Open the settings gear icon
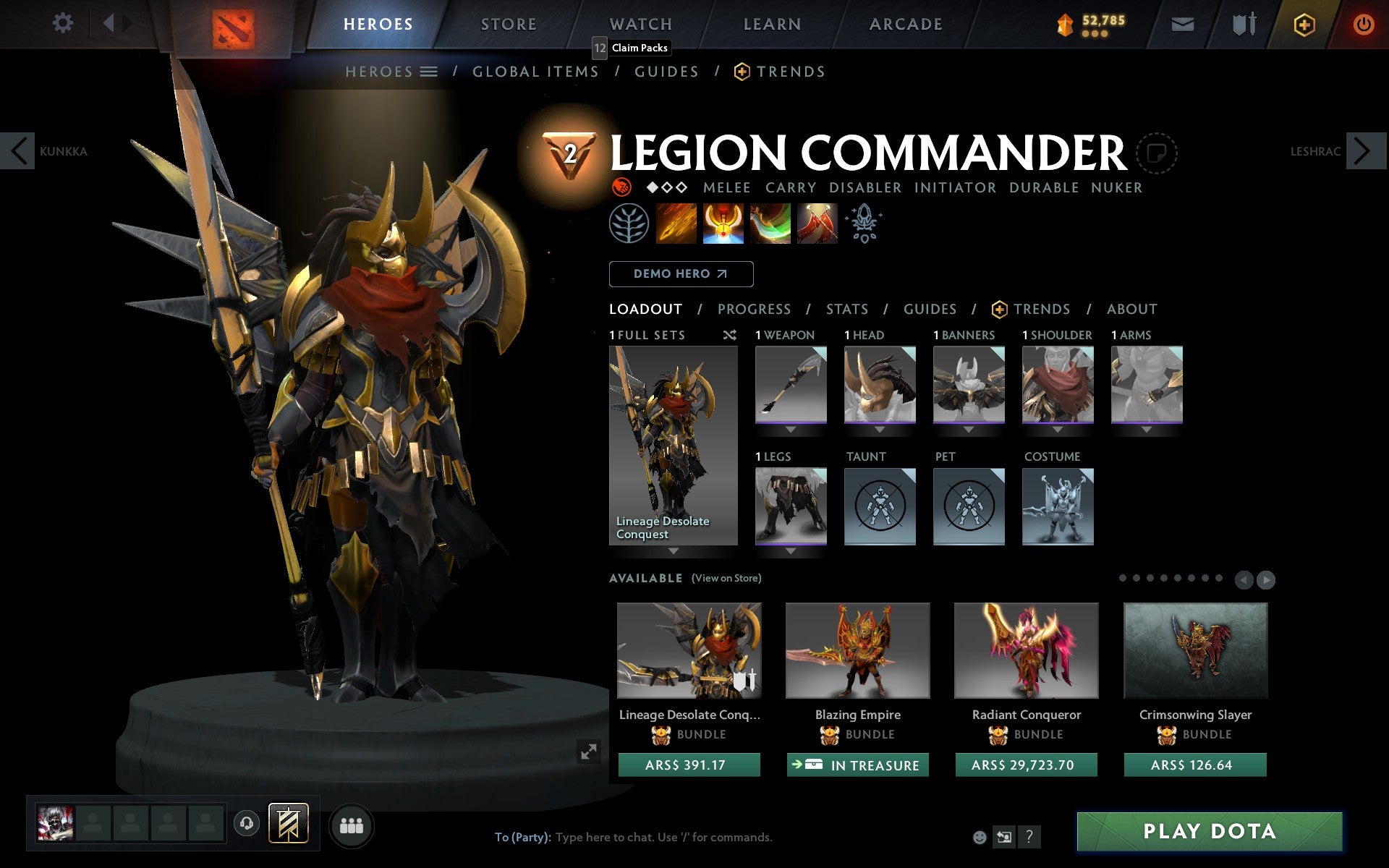The image size is (1389, 868). click(64, 23)
